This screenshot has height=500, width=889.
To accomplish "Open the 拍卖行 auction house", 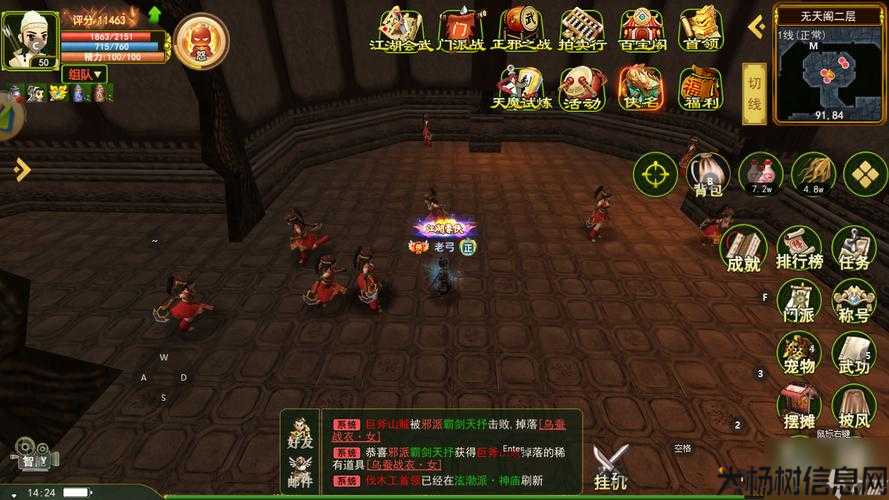I will [580, 28].
